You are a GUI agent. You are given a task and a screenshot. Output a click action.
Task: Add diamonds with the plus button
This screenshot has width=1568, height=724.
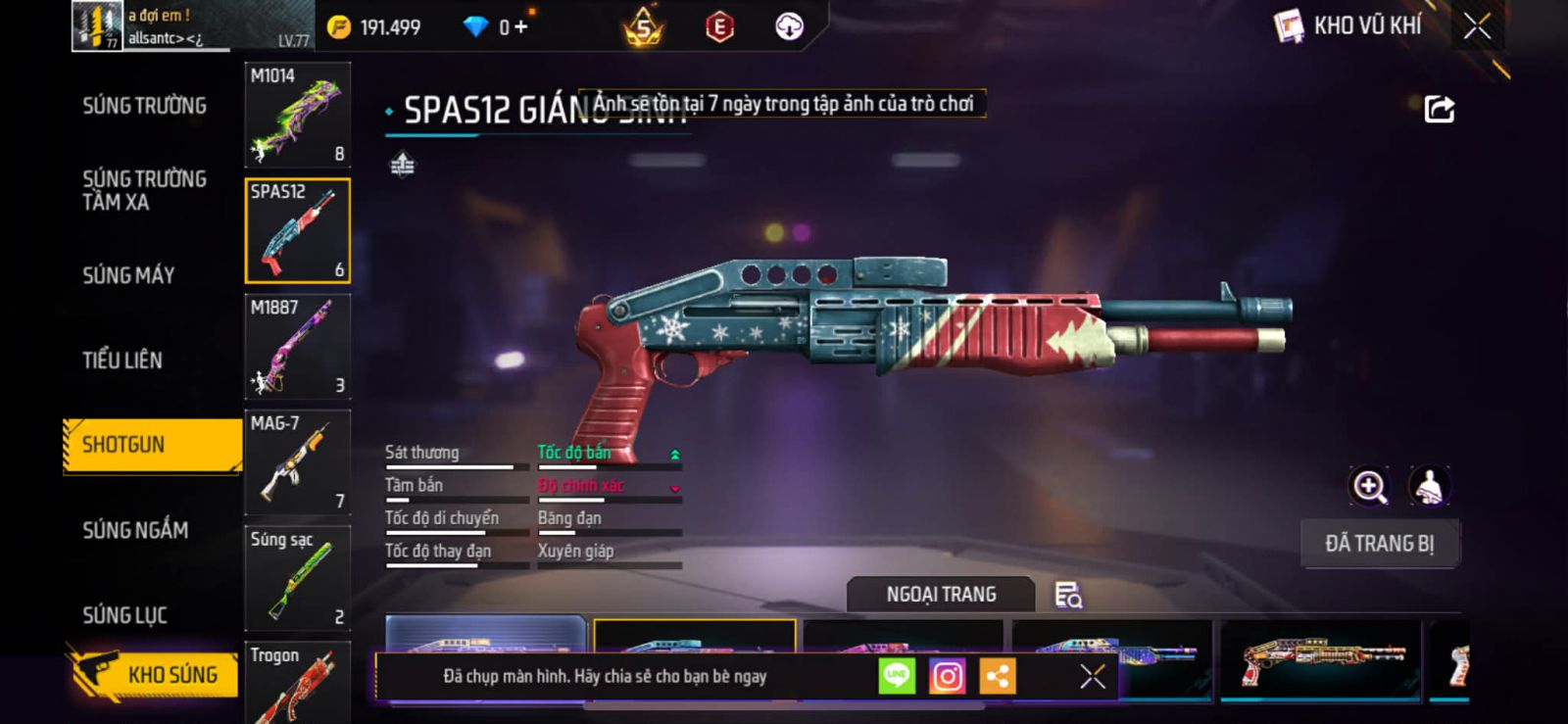point(520,27)
